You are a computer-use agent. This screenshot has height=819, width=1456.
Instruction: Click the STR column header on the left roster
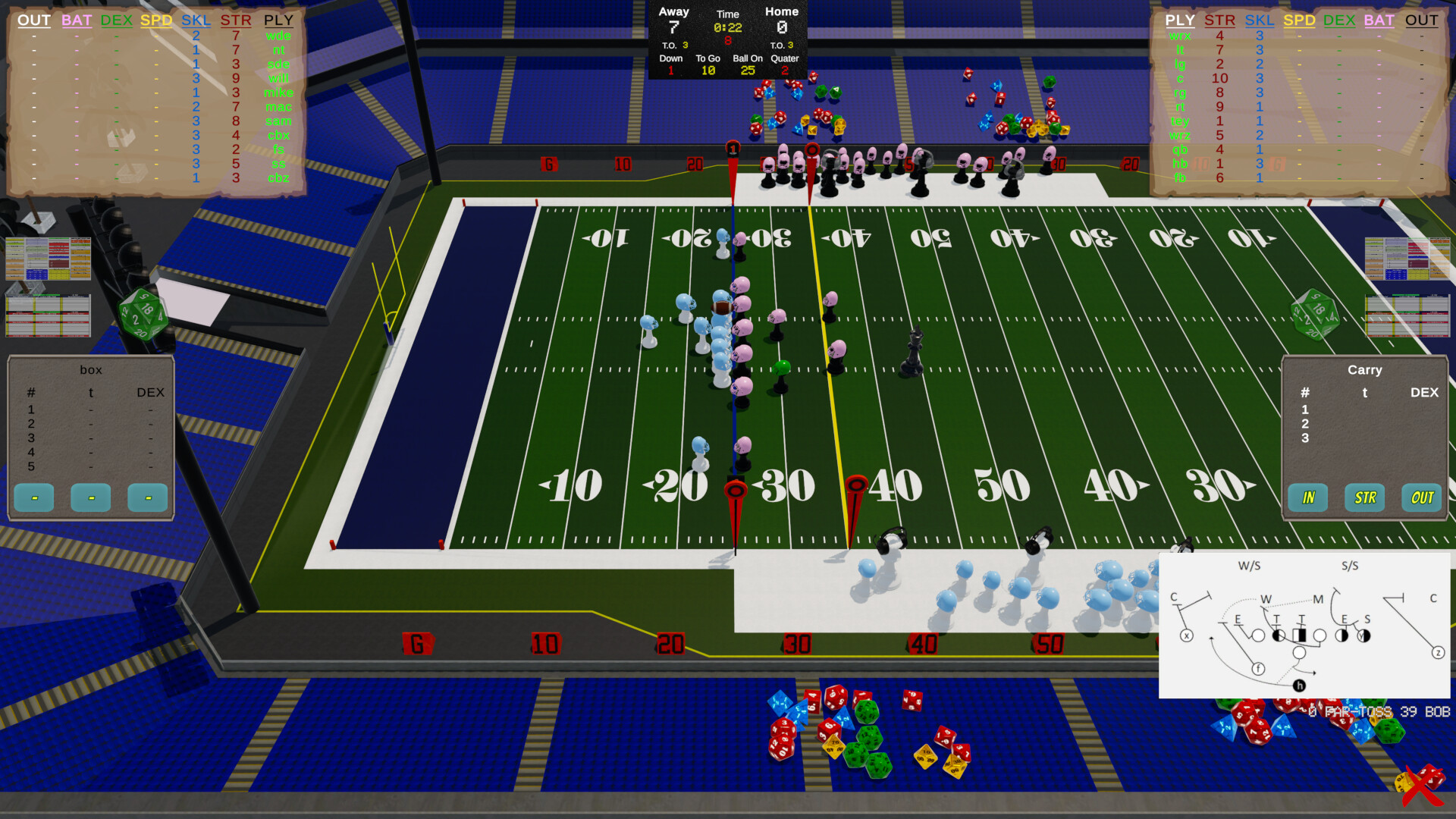click(236, 20)
